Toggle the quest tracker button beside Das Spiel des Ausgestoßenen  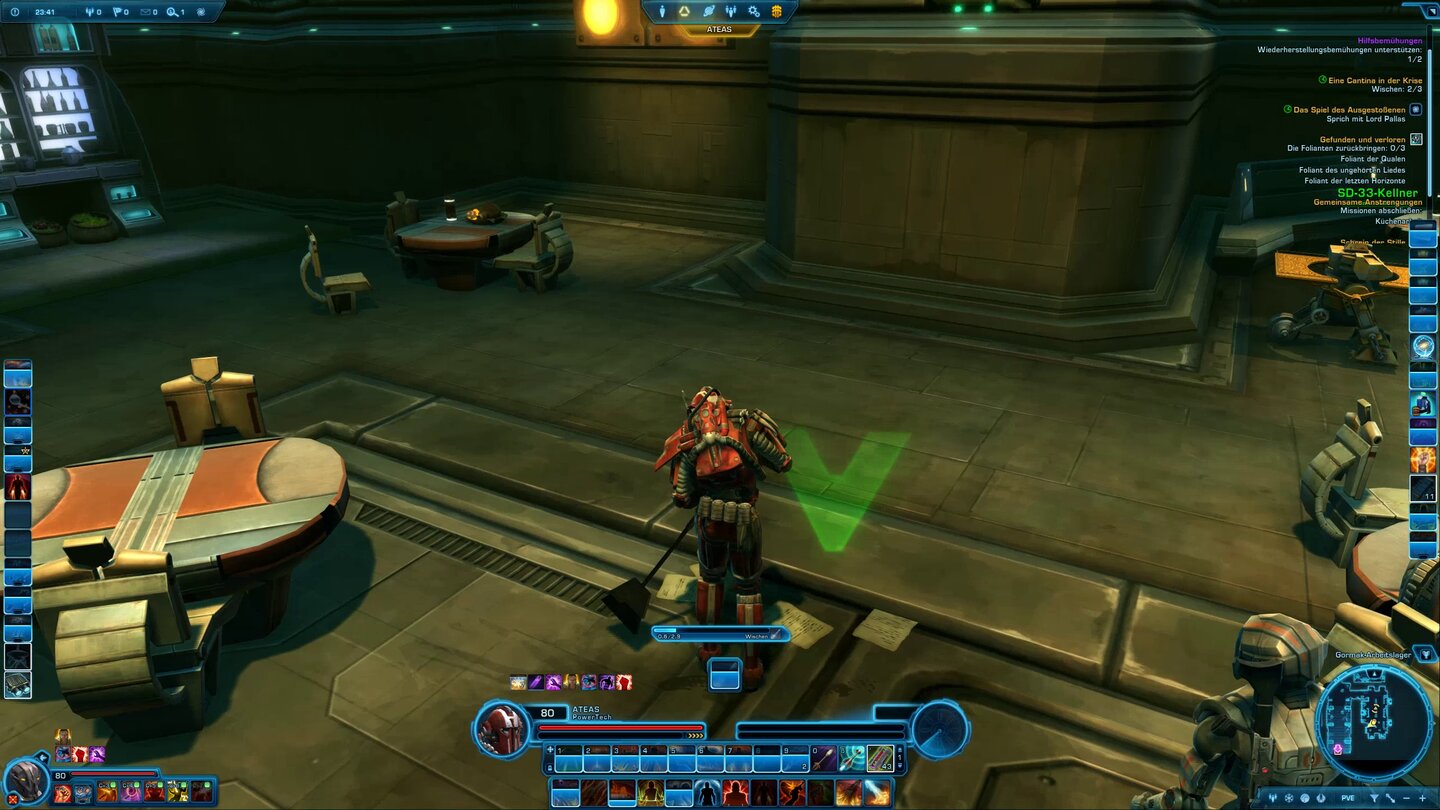(x=1416, y=109)
